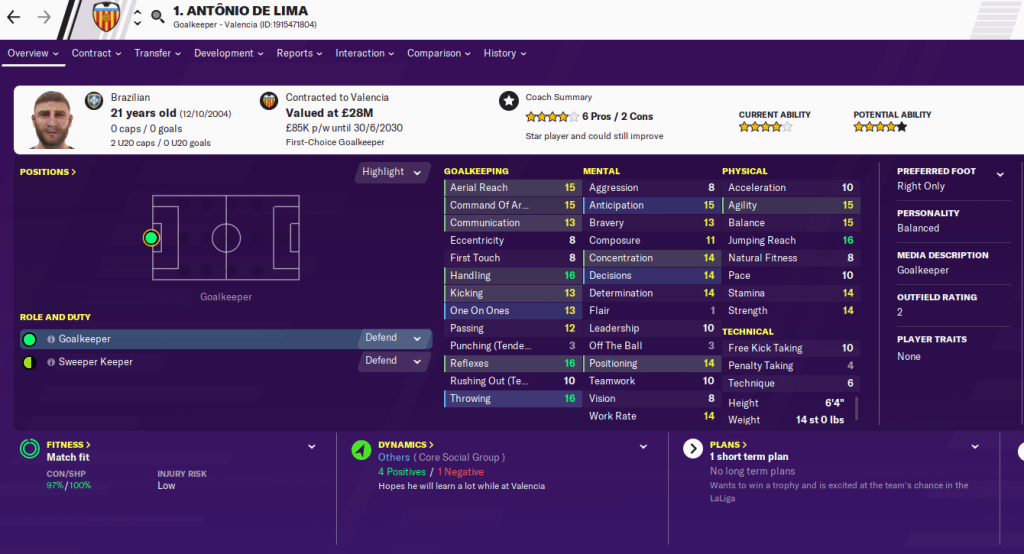The width and height of the screenshot is (1024, 554).
Task: Open the Fitness panel header
Action: coord(69,444)
